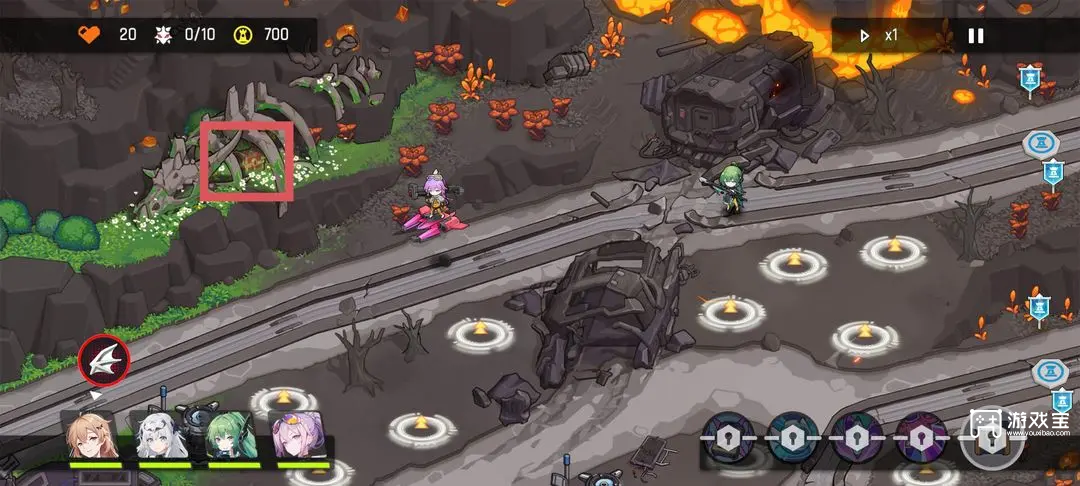Select the orange-haired character portrait

point(91,435)
